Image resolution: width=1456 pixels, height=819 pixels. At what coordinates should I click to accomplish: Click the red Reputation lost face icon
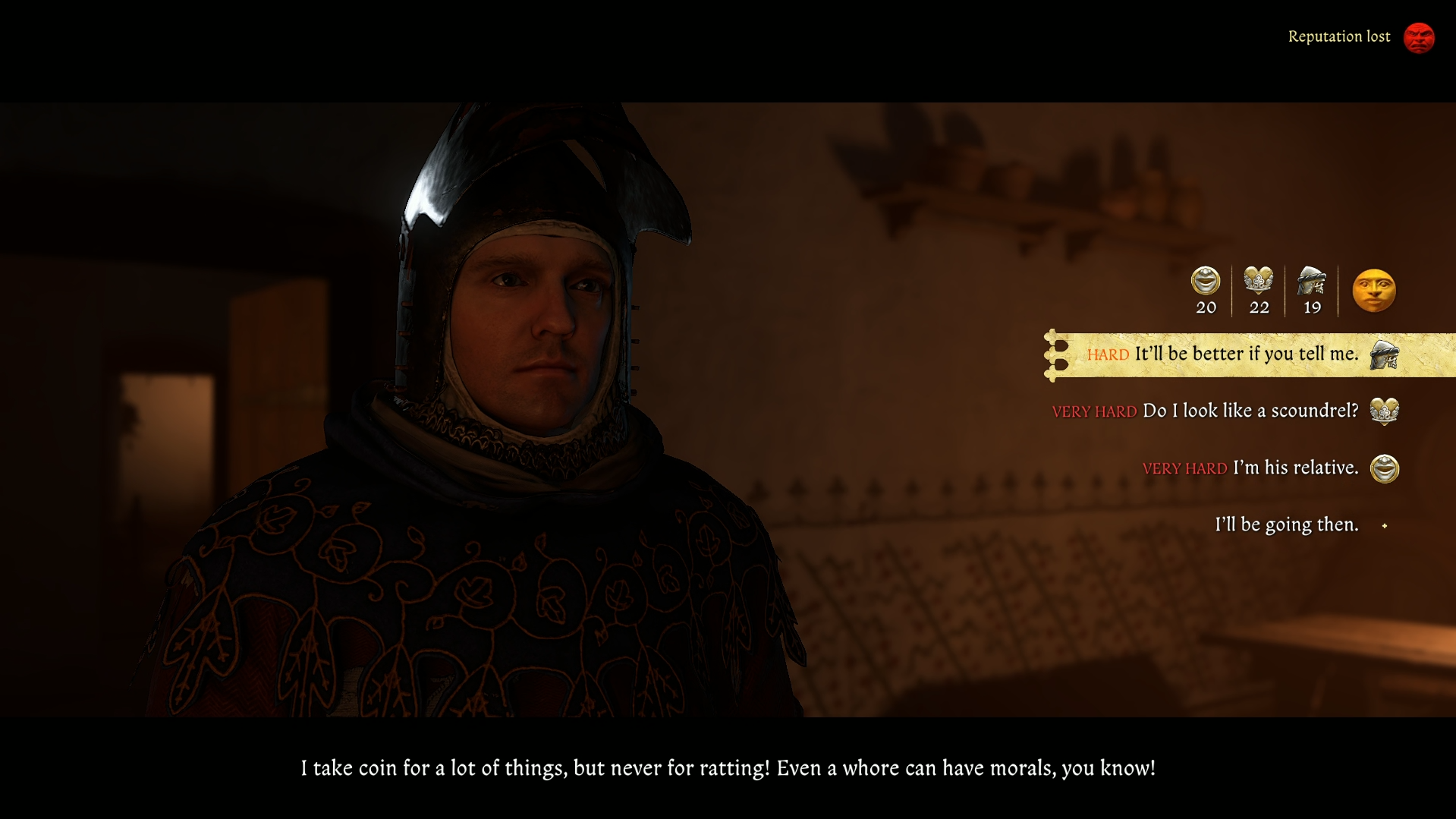click(1420, 36)
